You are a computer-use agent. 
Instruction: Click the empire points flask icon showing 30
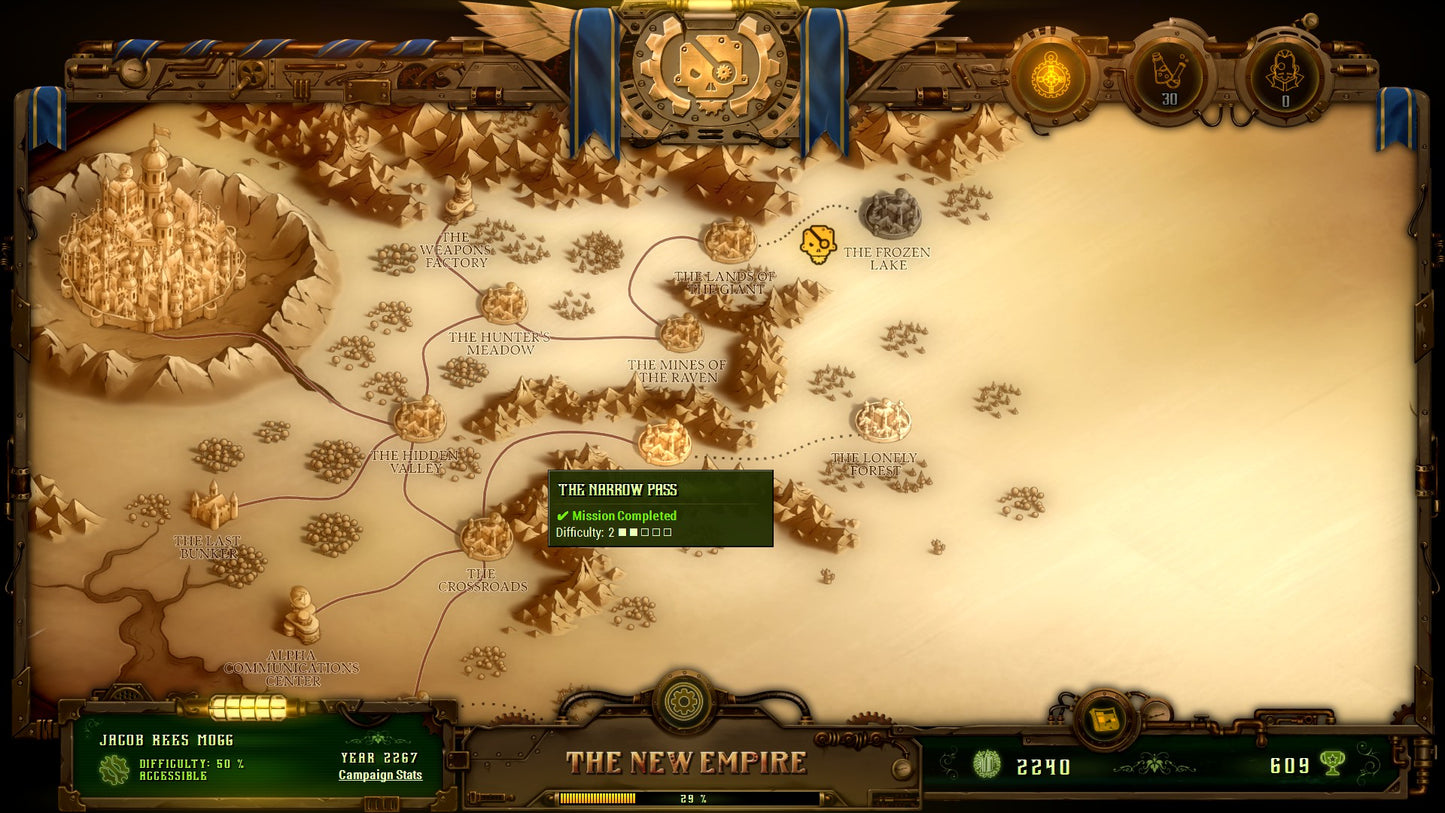pos(1168,73)
